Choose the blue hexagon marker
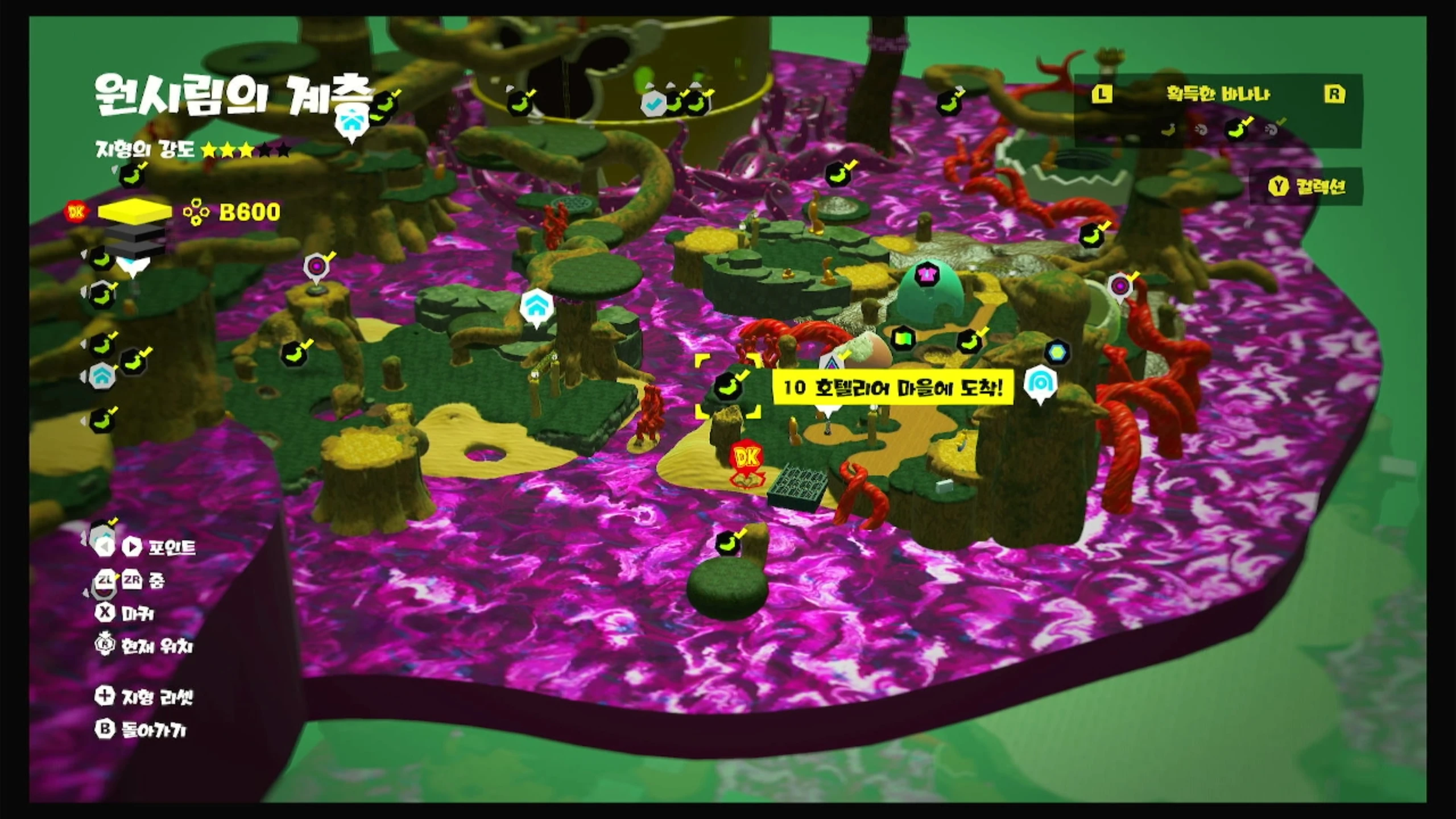 pyautogui.click(x=1057, y=352)
